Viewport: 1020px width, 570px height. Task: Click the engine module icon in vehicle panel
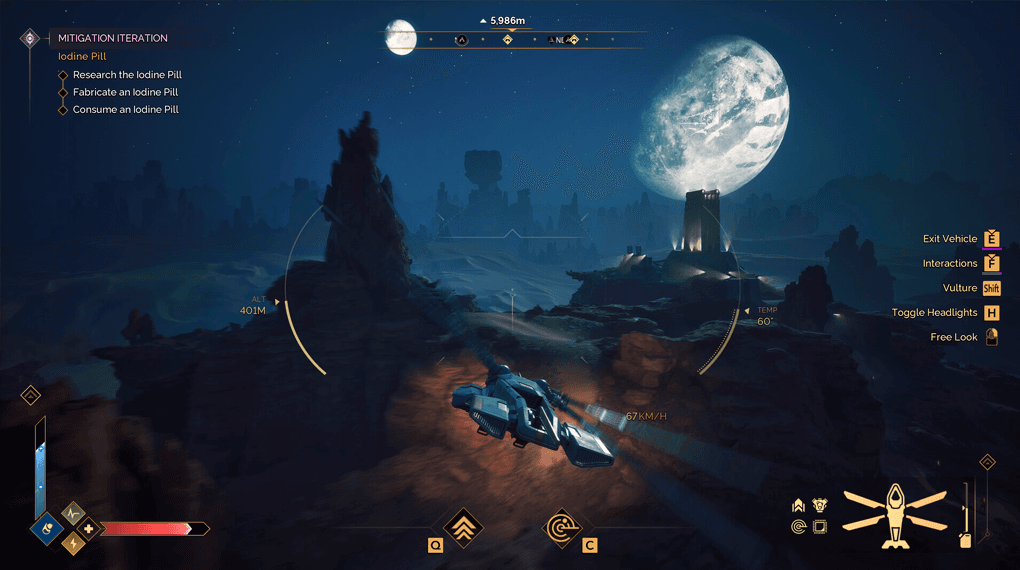[x=819, y=506]
